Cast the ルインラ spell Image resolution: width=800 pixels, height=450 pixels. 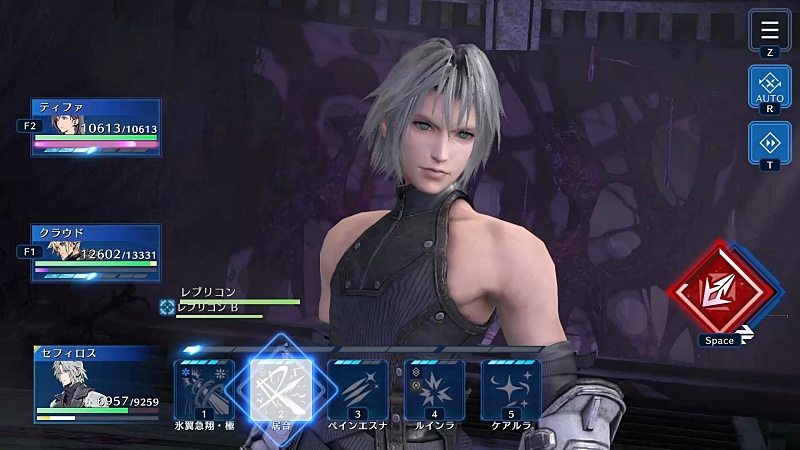point(434,389)
